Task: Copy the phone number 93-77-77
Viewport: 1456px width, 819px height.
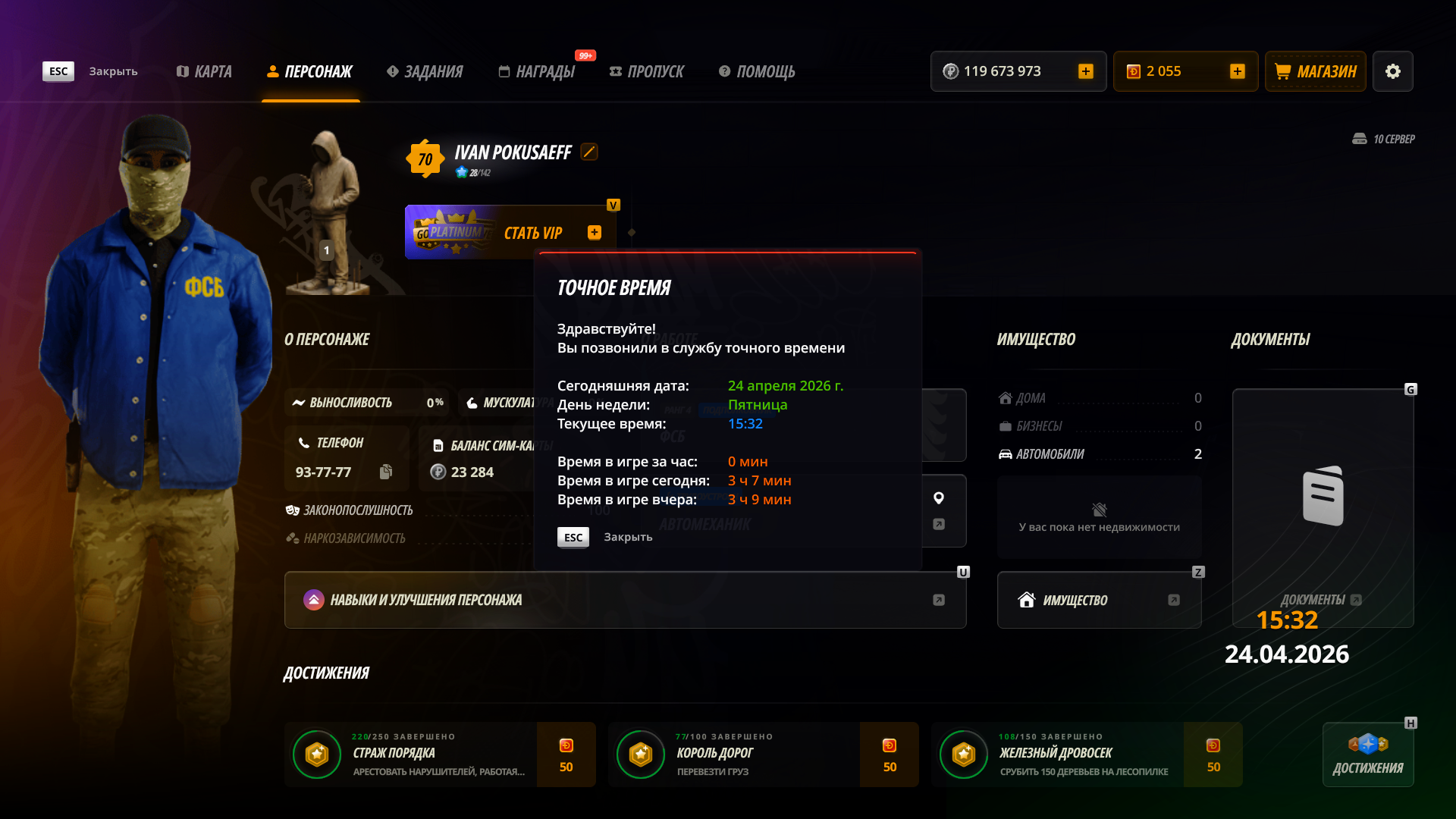Action: pyautogui.click(x=386, y=472)
